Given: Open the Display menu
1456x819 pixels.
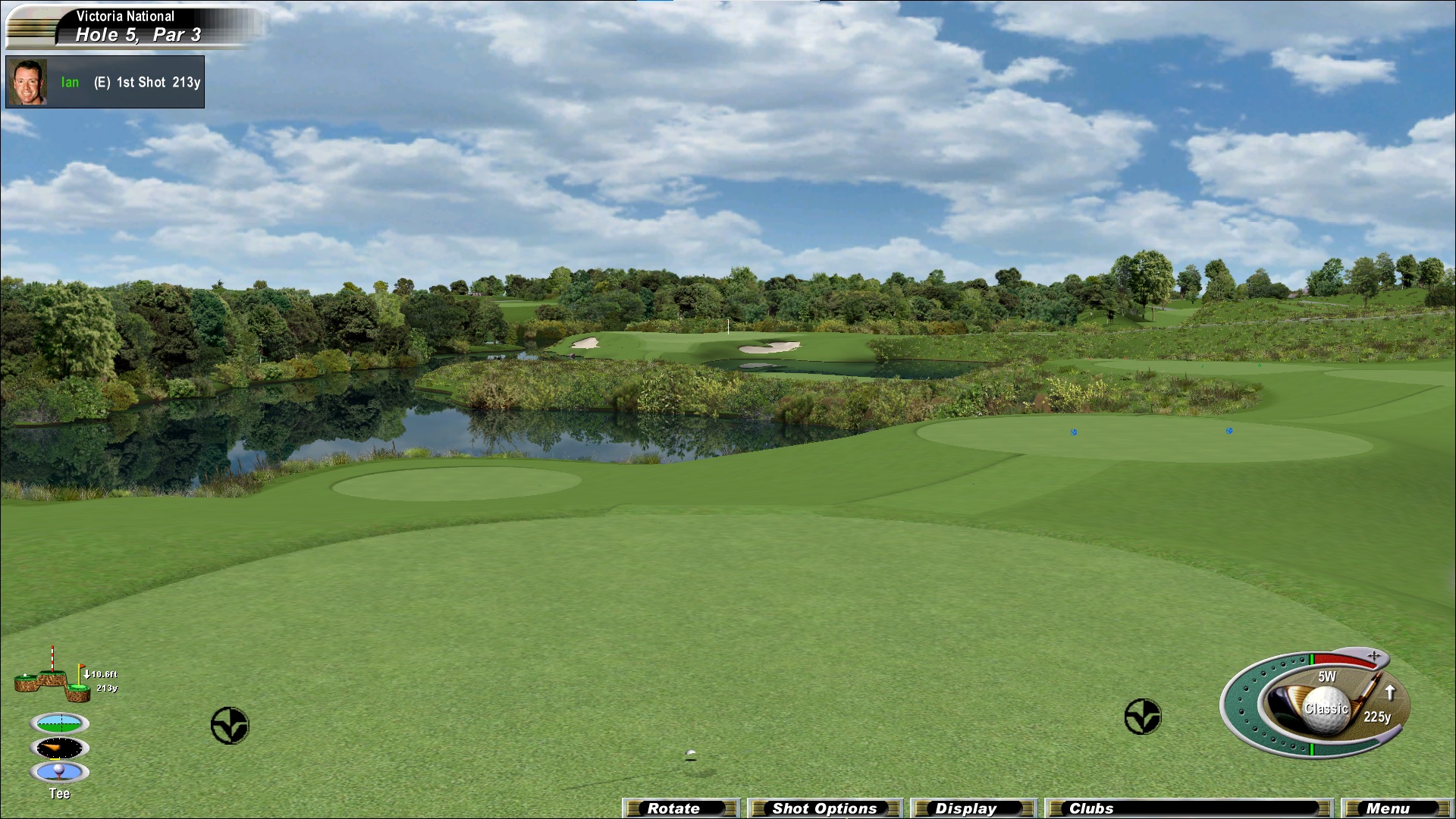Looking at the screenshot, I should tap(972, 808).
